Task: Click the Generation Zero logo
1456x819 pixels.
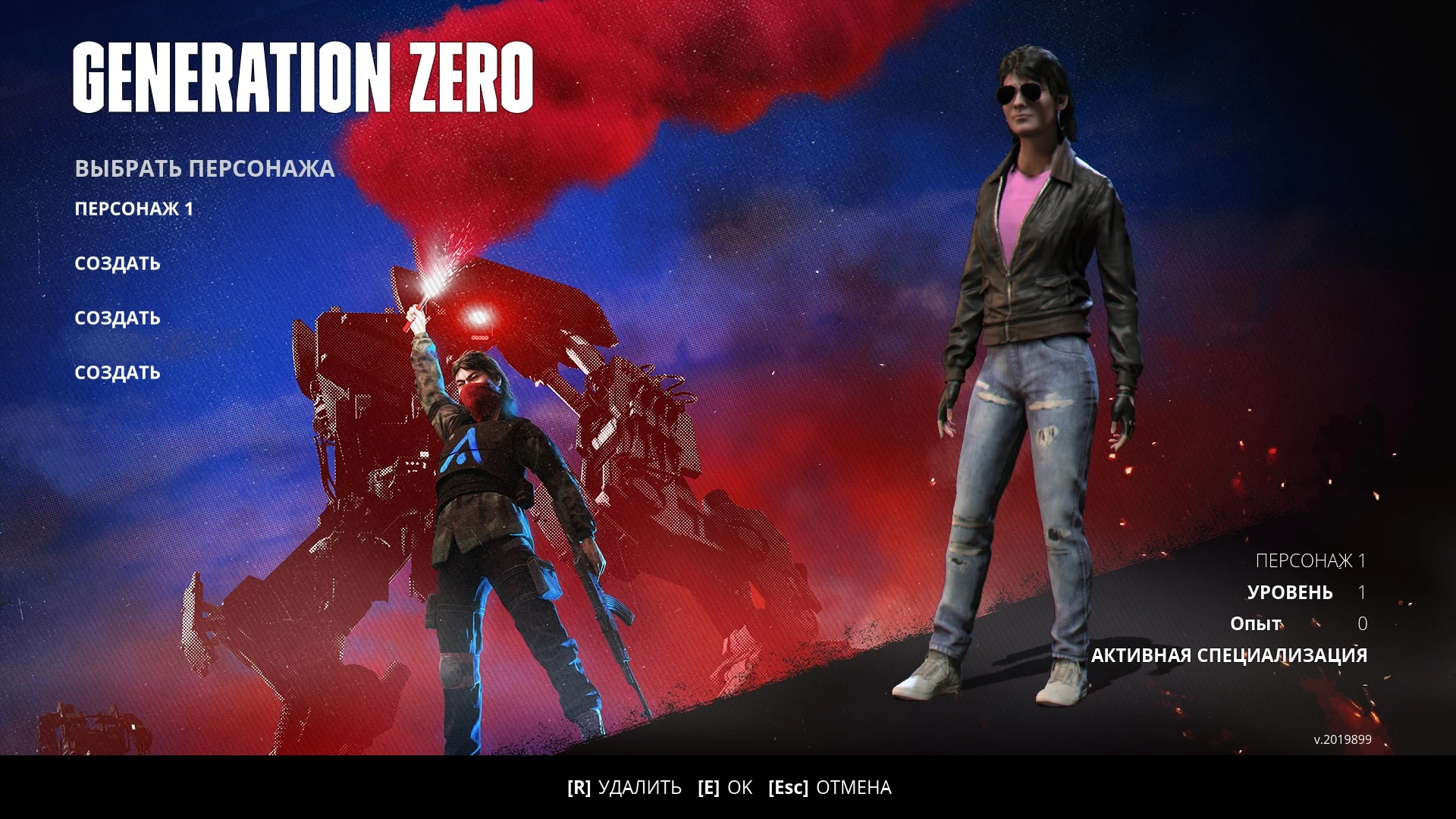Action: point(303,76)
